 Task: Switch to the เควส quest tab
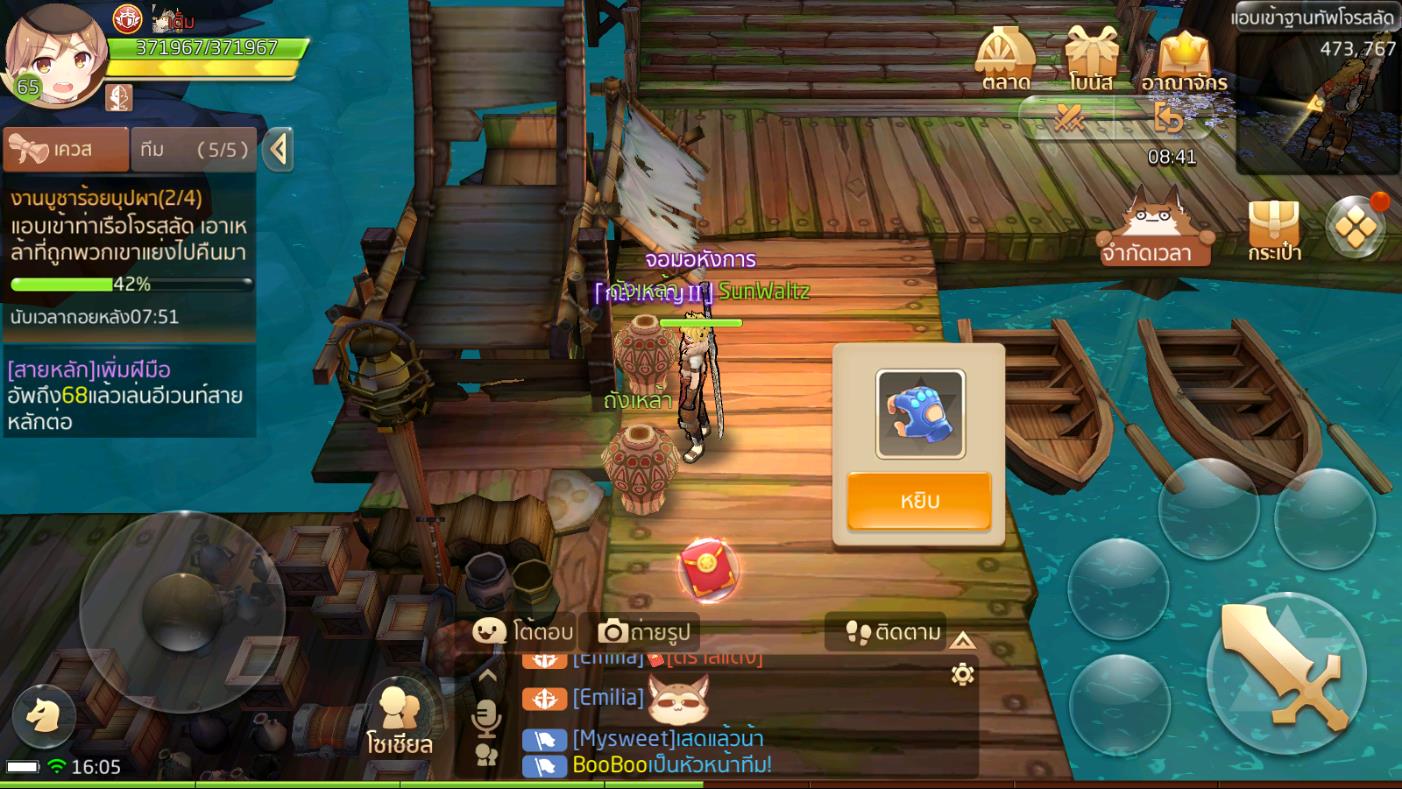click(x=66, y=150)
